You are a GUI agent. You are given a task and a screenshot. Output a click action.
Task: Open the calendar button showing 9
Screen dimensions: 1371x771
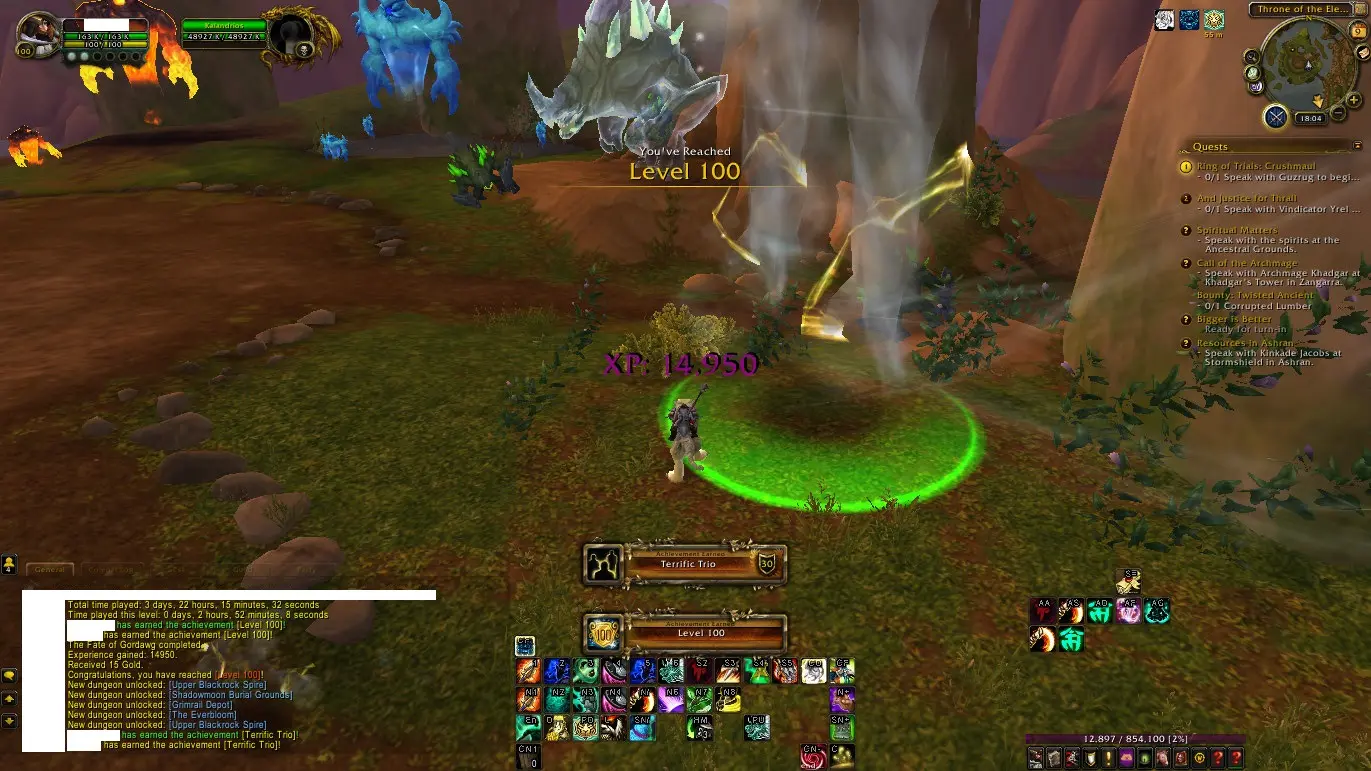coord(1360,33)
